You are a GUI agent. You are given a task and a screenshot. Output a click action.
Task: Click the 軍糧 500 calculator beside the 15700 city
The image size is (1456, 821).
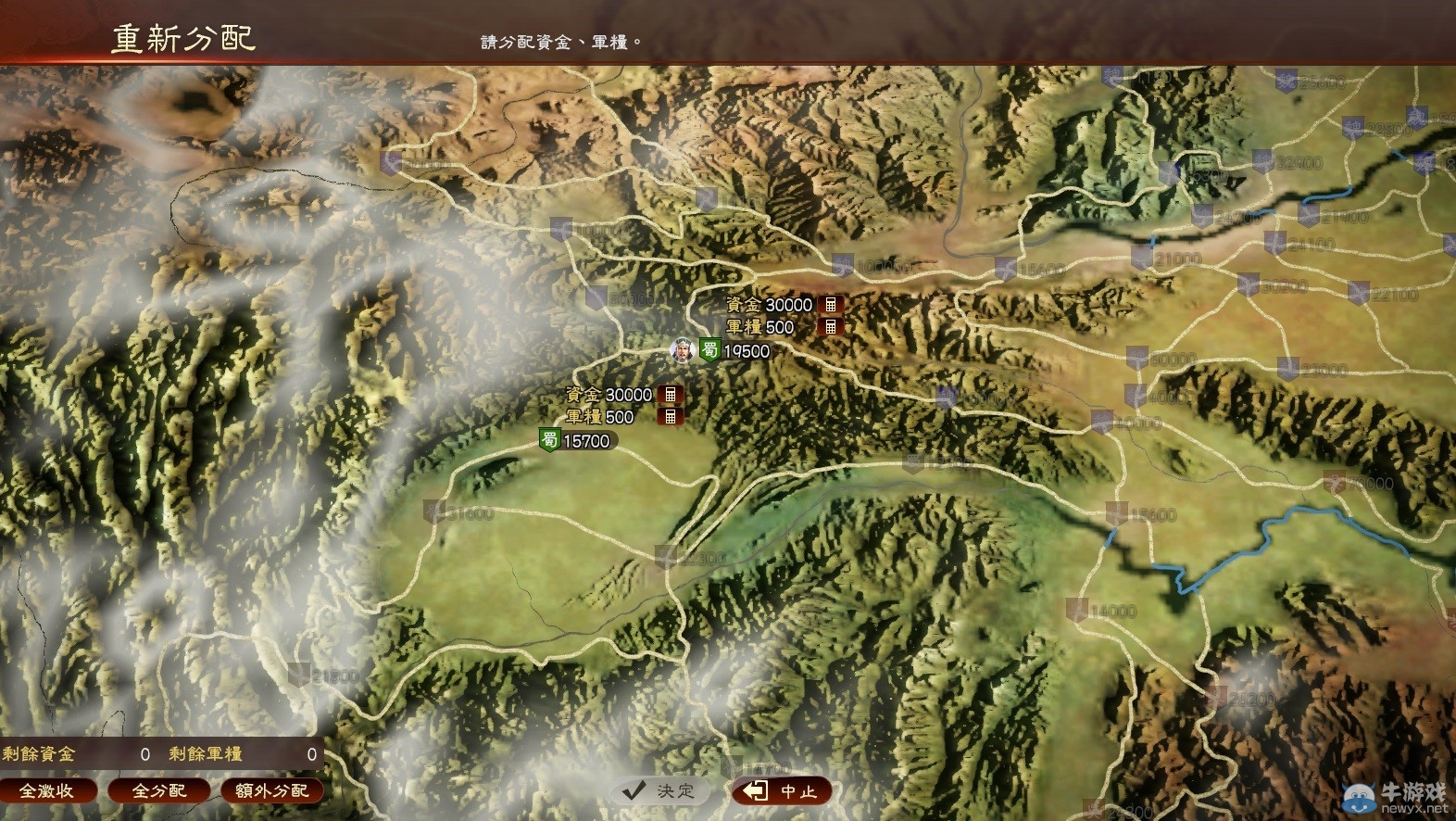point(670,416)
